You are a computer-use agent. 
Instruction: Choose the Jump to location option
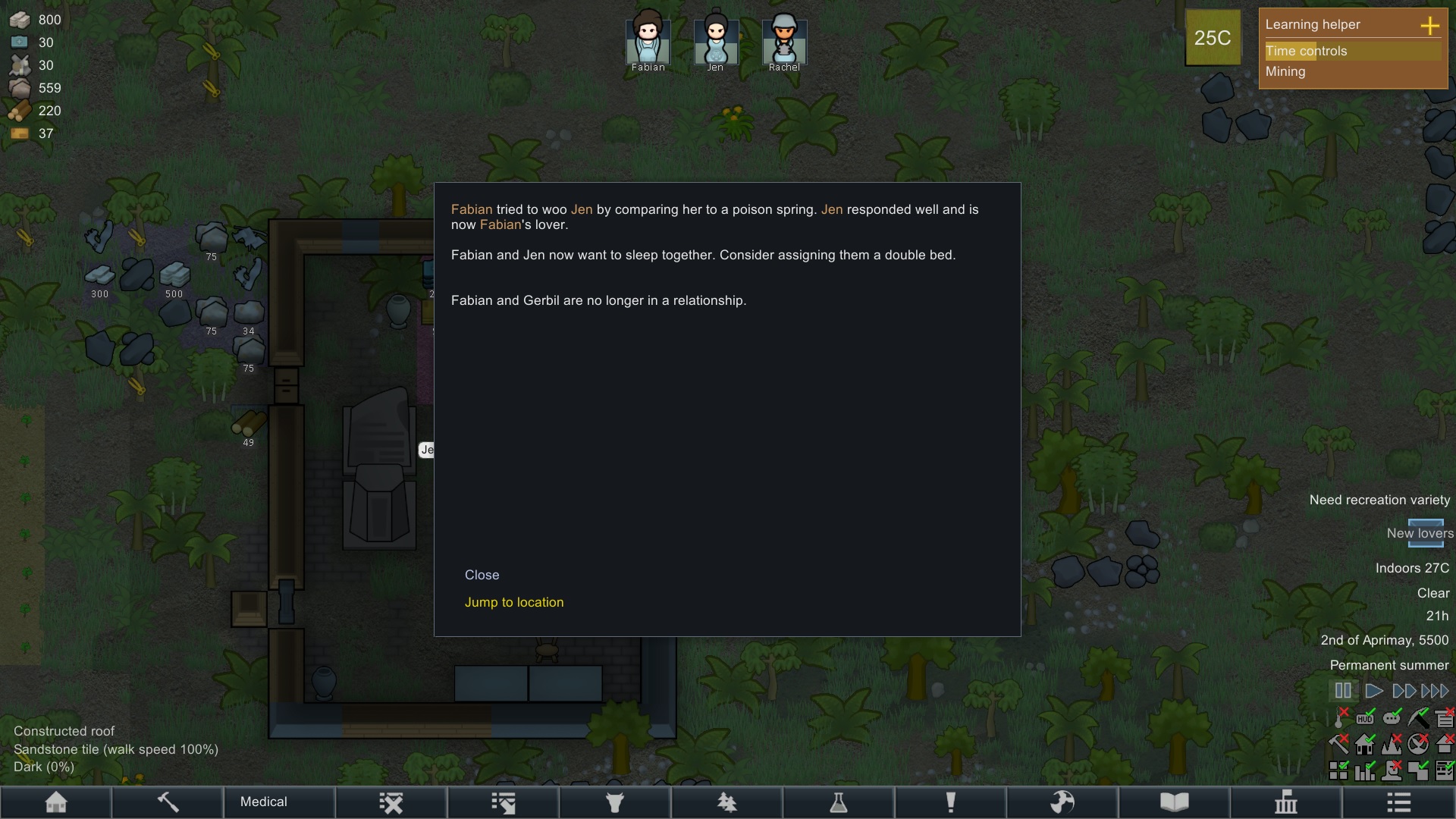tap(513, 602)
